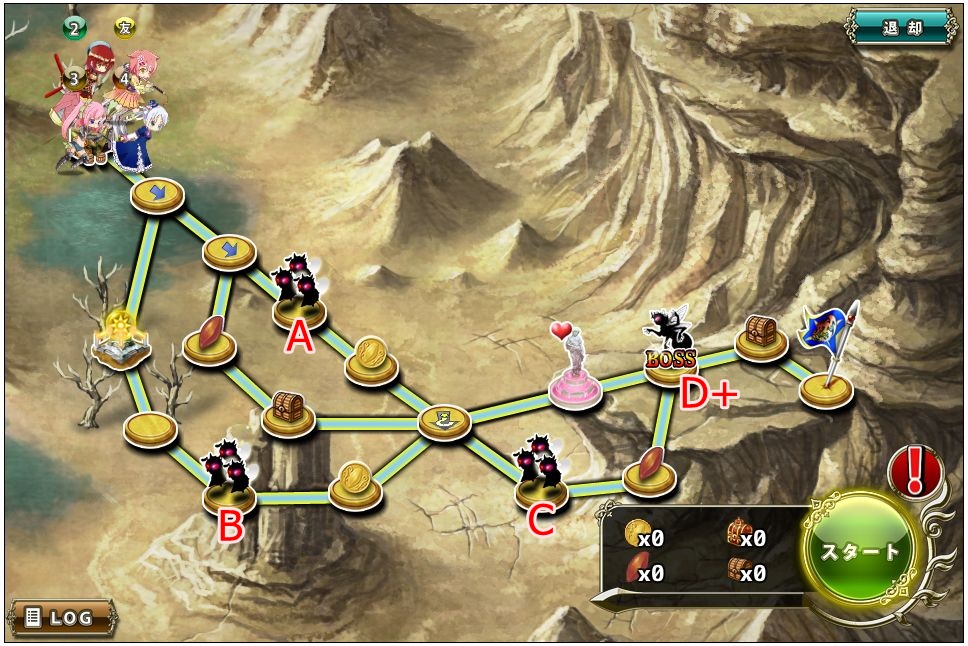The width and height of the screenshot is (968, 646).
Task: Open the LOG panel
Action: (x=61, y=617)
